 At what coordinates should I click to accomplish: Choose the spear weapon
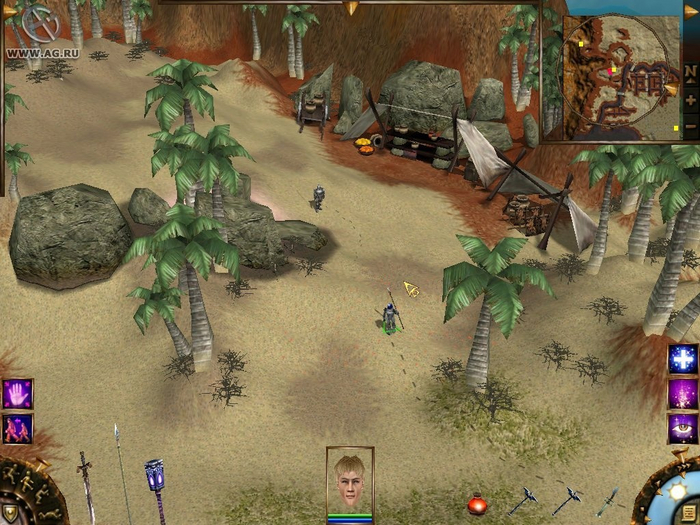pos(121,478)
